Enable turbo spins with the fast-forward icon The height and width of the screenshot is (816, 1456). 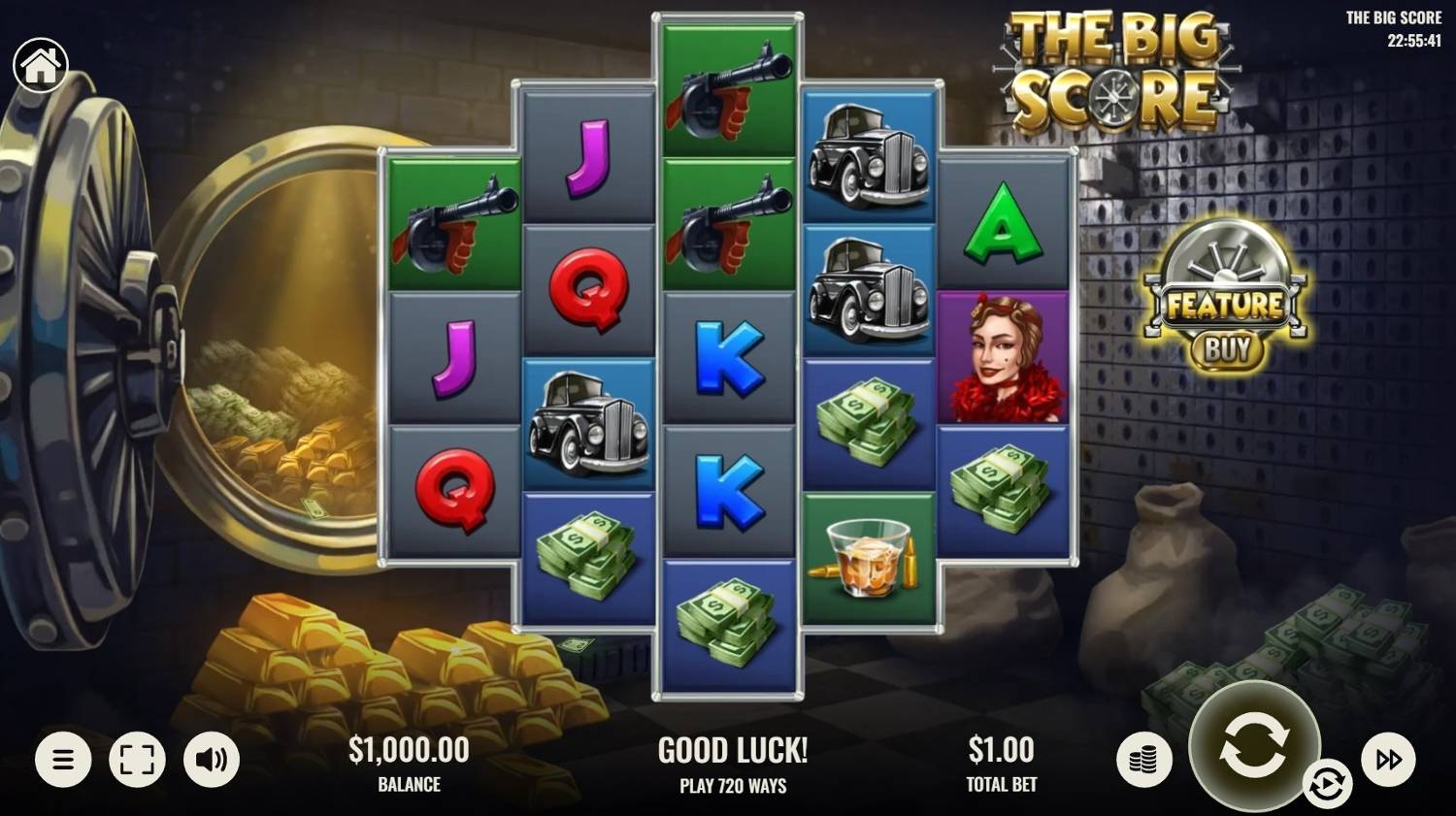1391,759
